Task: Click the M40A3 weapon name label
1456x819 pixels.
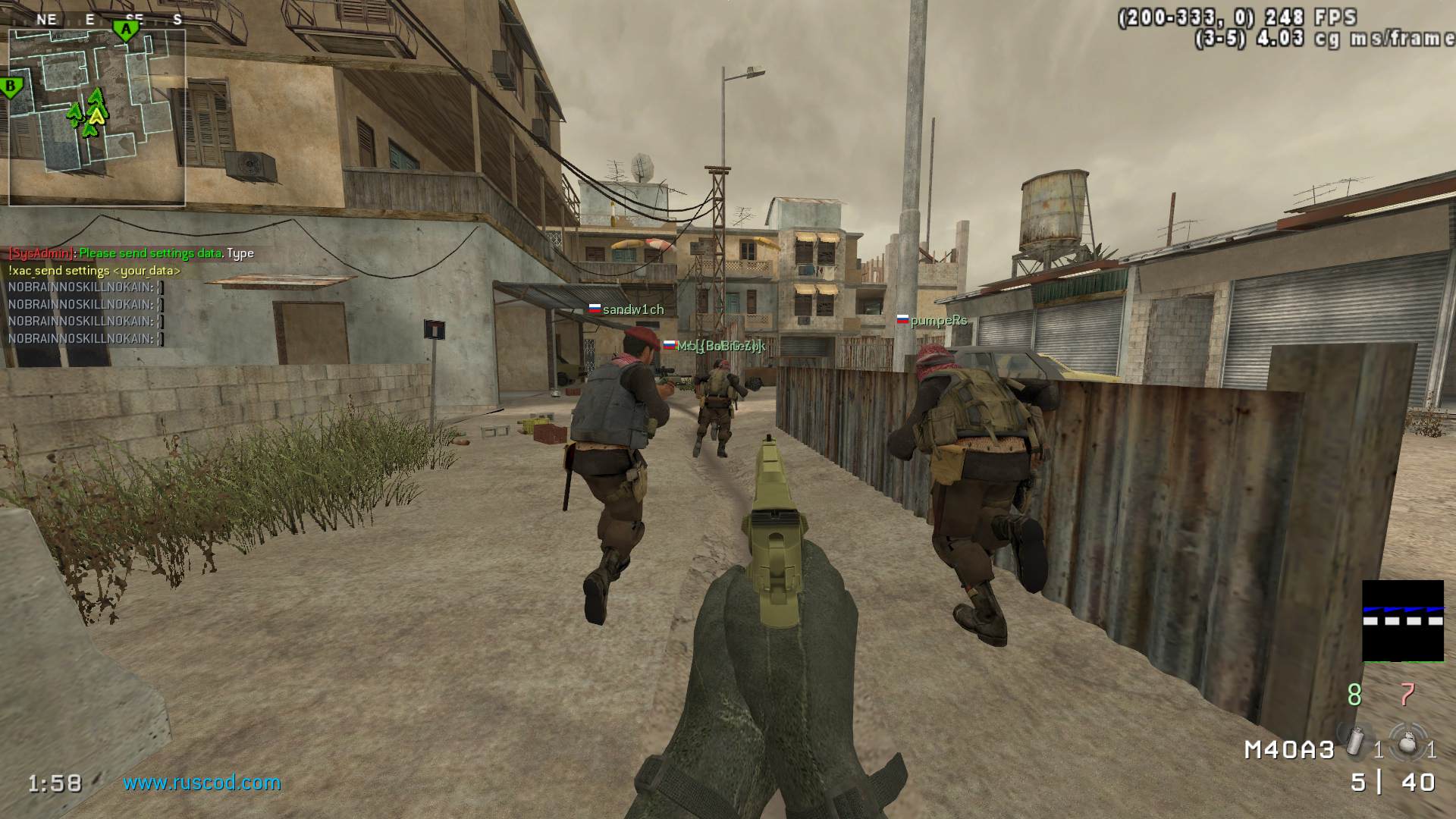Action: [x=1289, y=750]
